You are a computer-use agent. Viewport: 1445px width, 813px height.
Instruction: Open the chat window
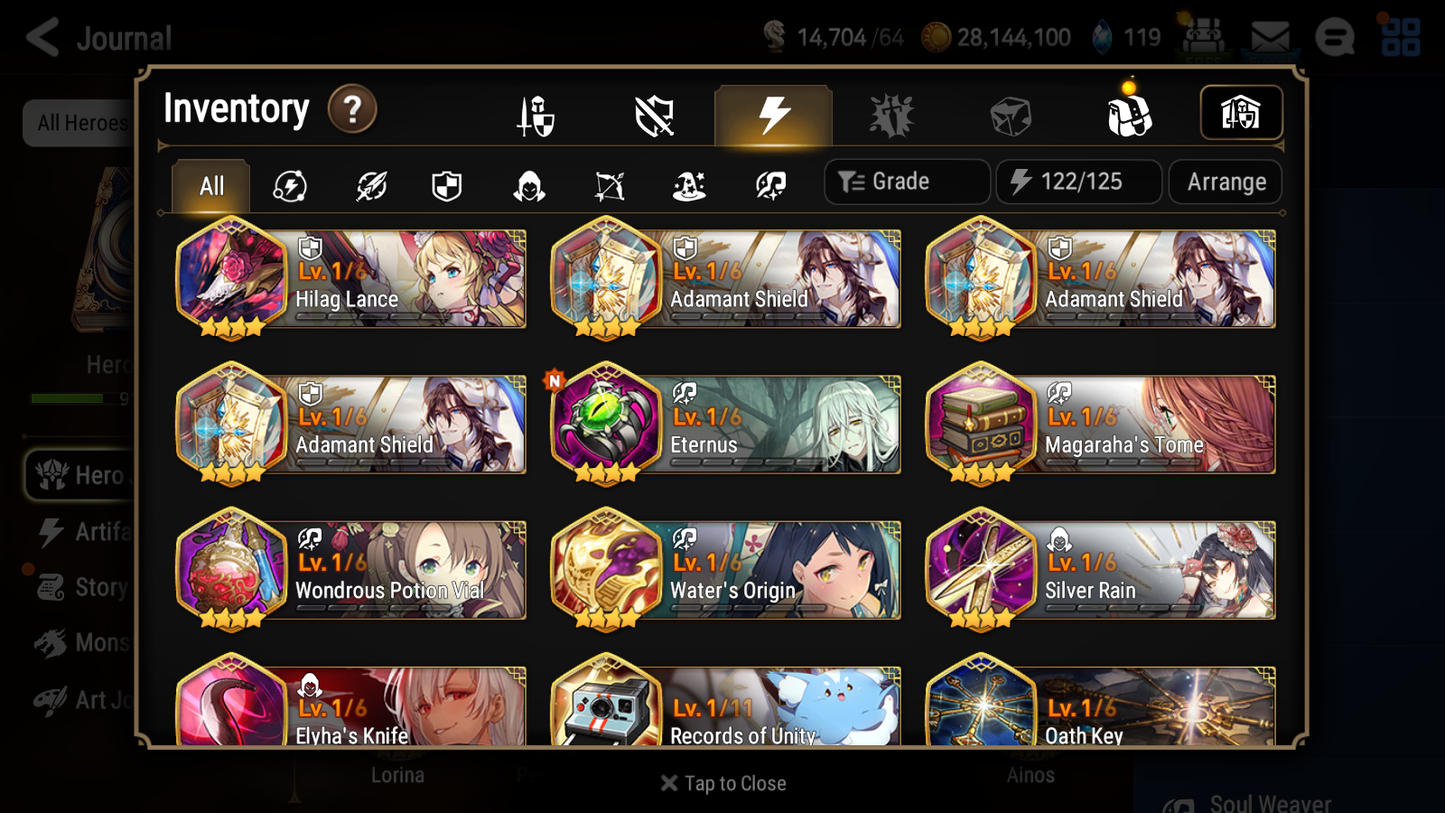tap(1334, 37)
